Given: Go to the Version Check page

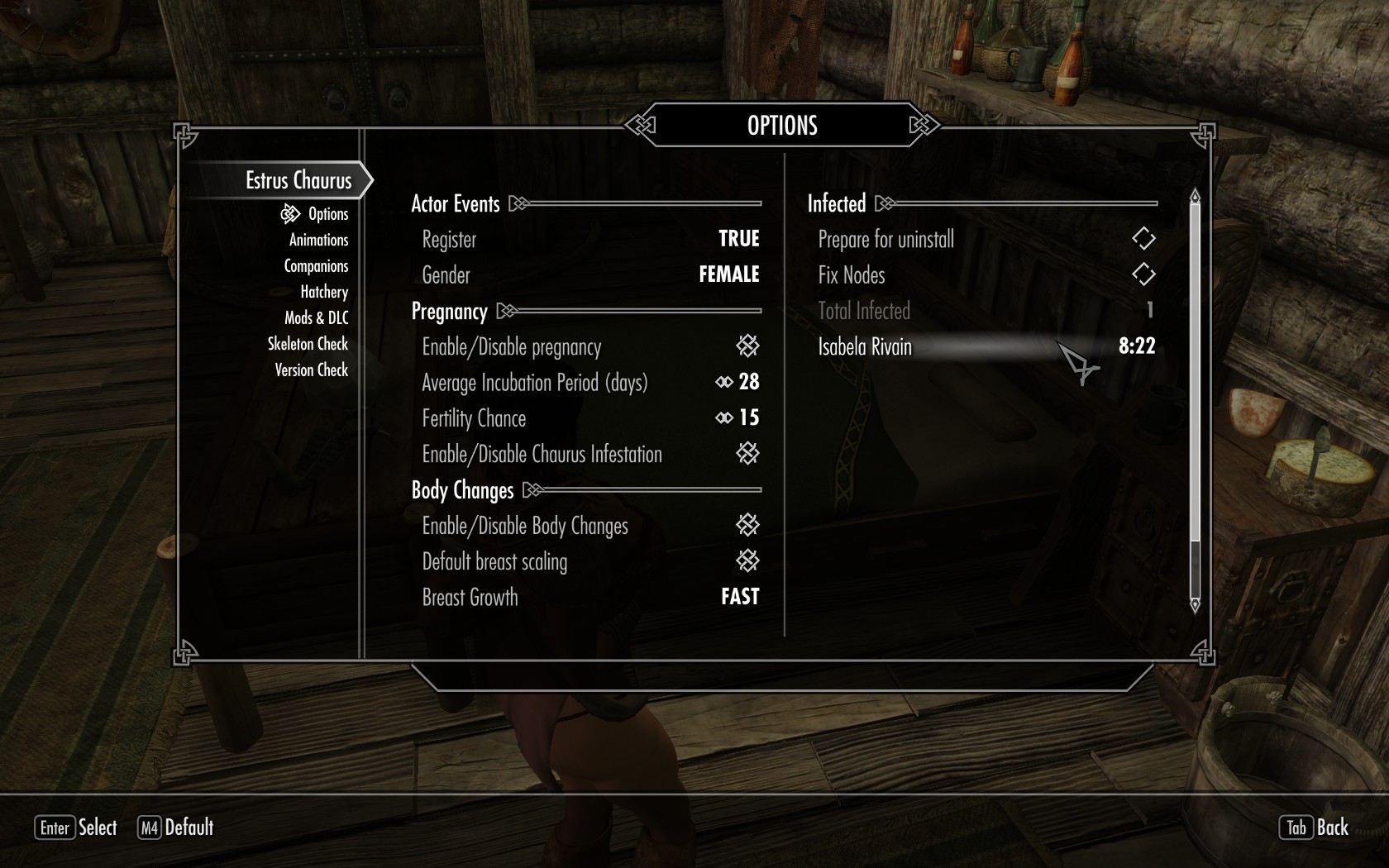Looking at the screenshot, I should tap(311, 370).
